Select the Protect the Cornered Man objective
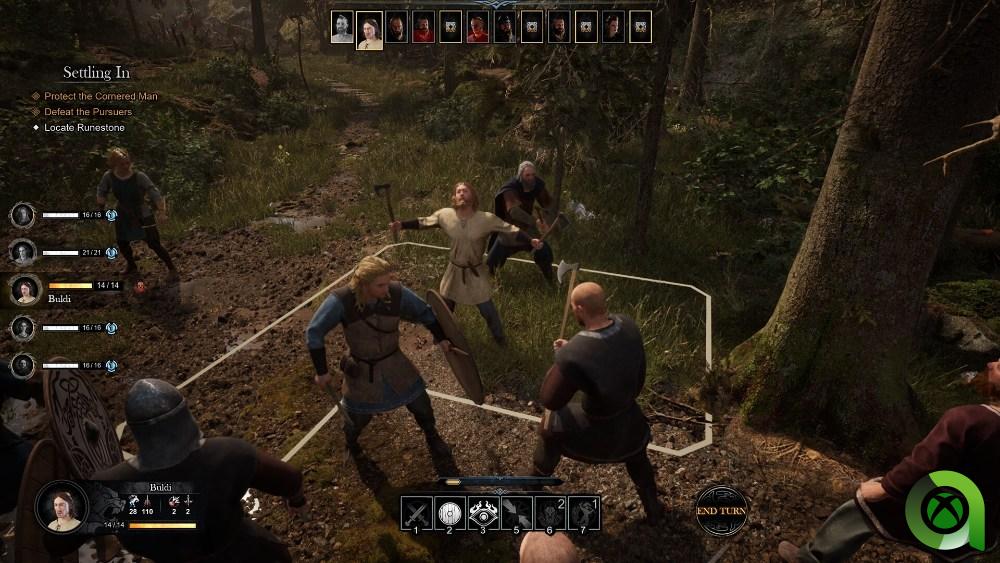This screenshot has width=1000, height=563. (100, 96)
